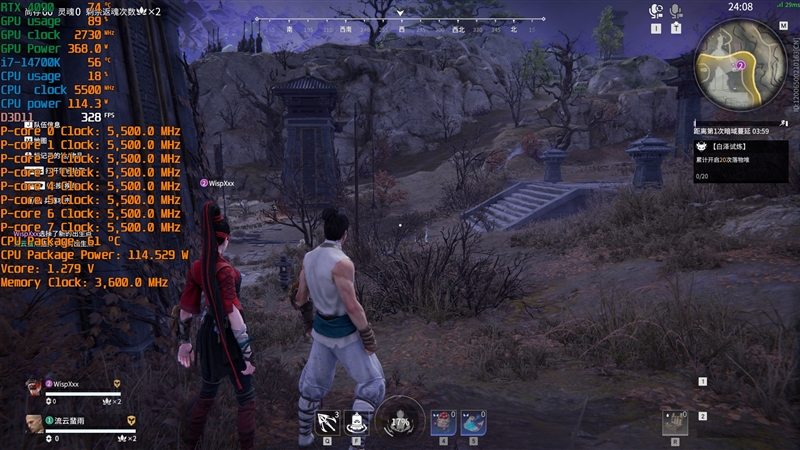This screenshot has width=800, height=450.
Task: Use the blue consumable item slot
Action: (x=473, y=422)
